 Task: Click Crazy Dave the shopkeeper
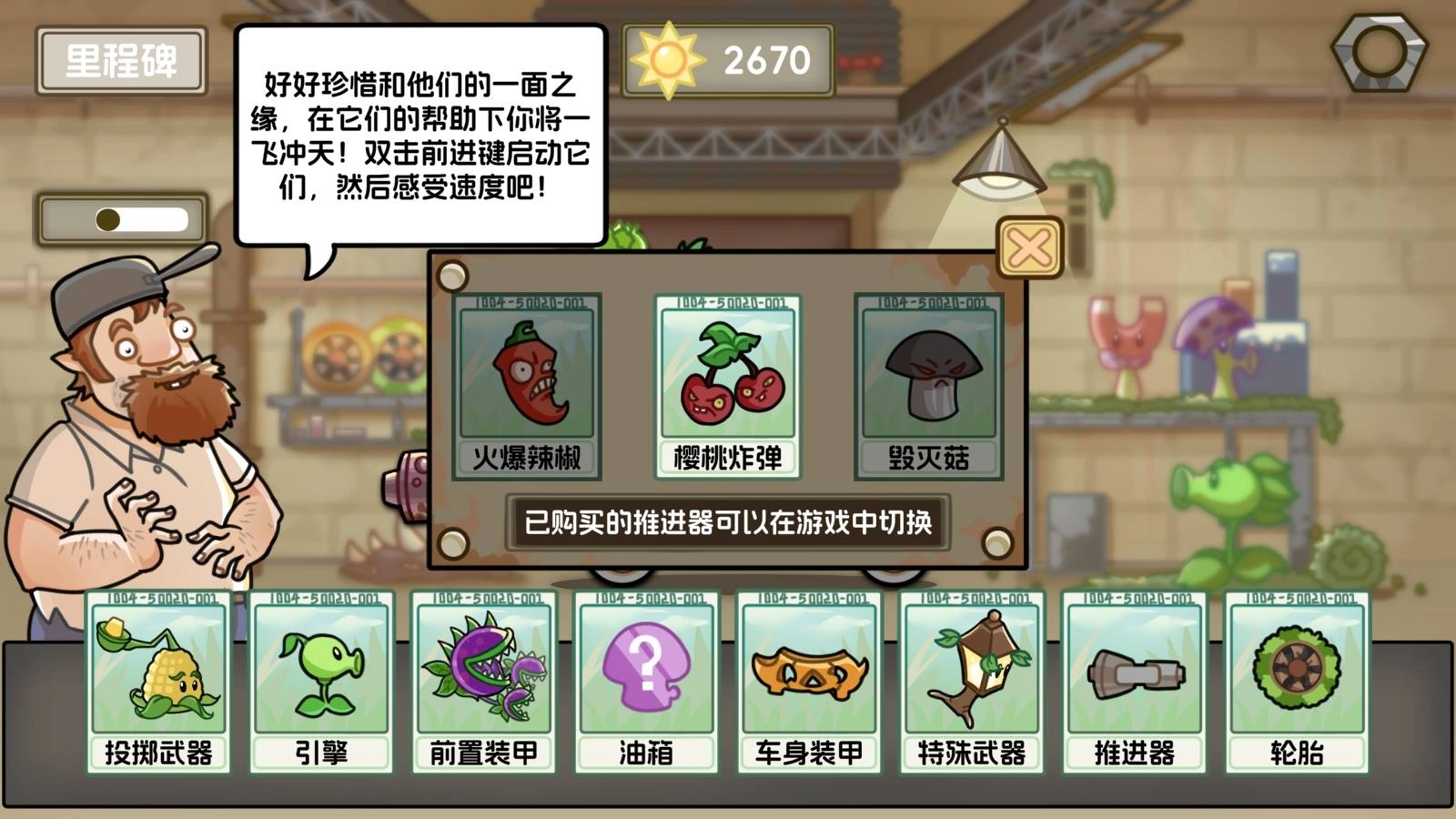[x=146, y=437]
